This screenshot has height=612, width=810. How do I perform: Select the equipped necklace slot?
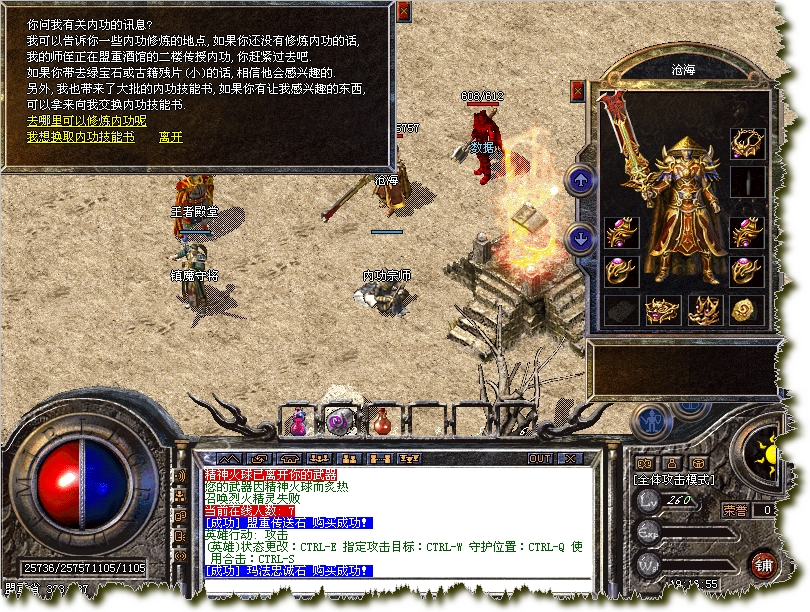coord(746,142)
